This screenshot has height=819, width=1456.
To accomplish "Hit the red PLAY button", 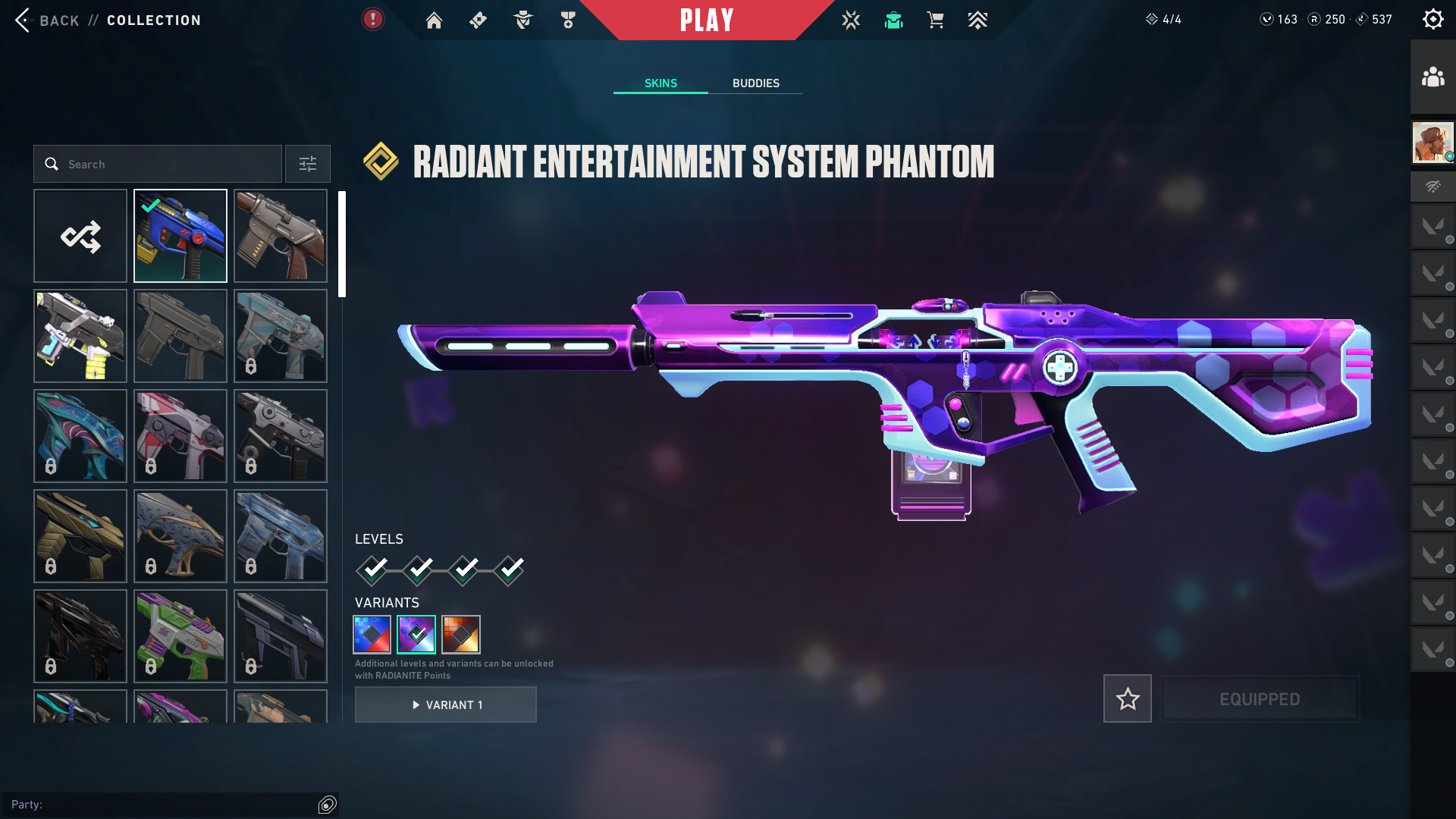I will click(707, 20).
